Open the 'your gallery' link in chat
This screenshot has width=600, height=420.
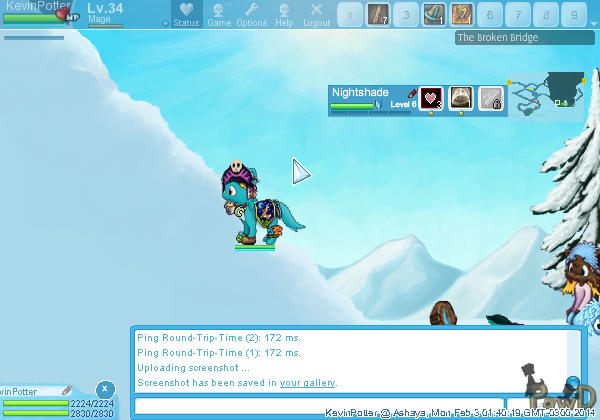[x=307, y=382]
